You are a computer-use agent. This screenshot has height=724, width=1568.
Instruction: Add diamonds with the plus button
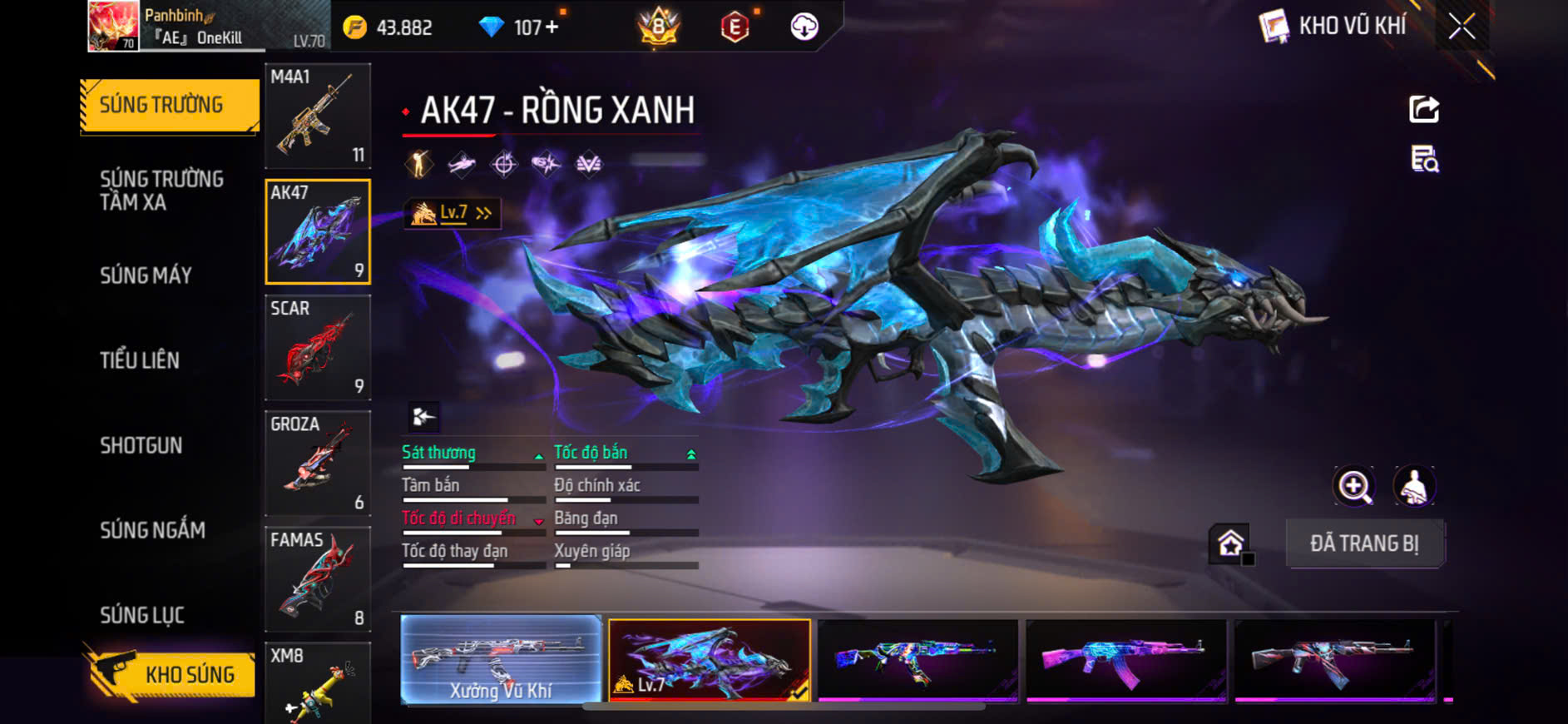(552, 27)
